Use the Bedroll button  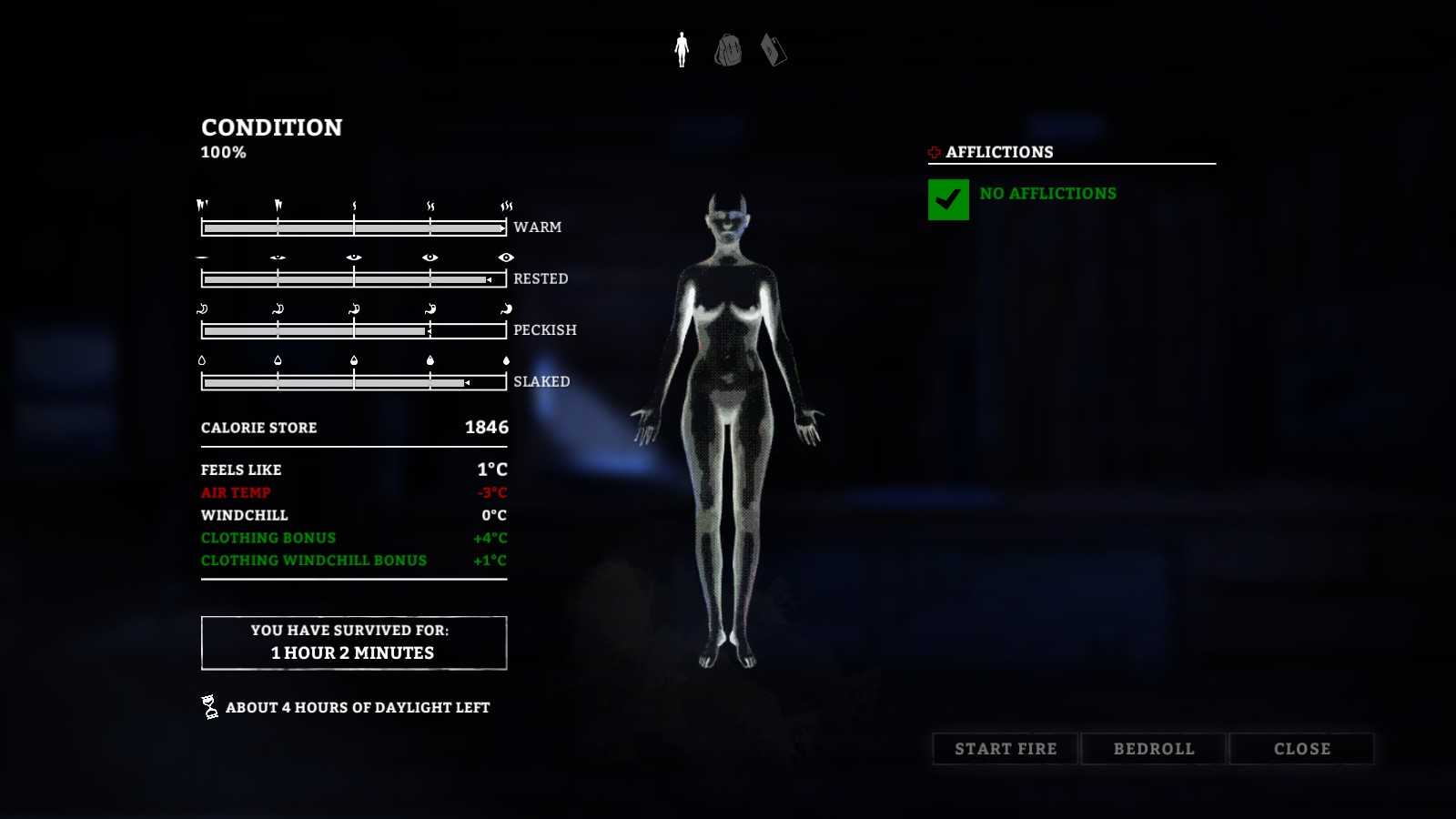[x=1154, y=749]
